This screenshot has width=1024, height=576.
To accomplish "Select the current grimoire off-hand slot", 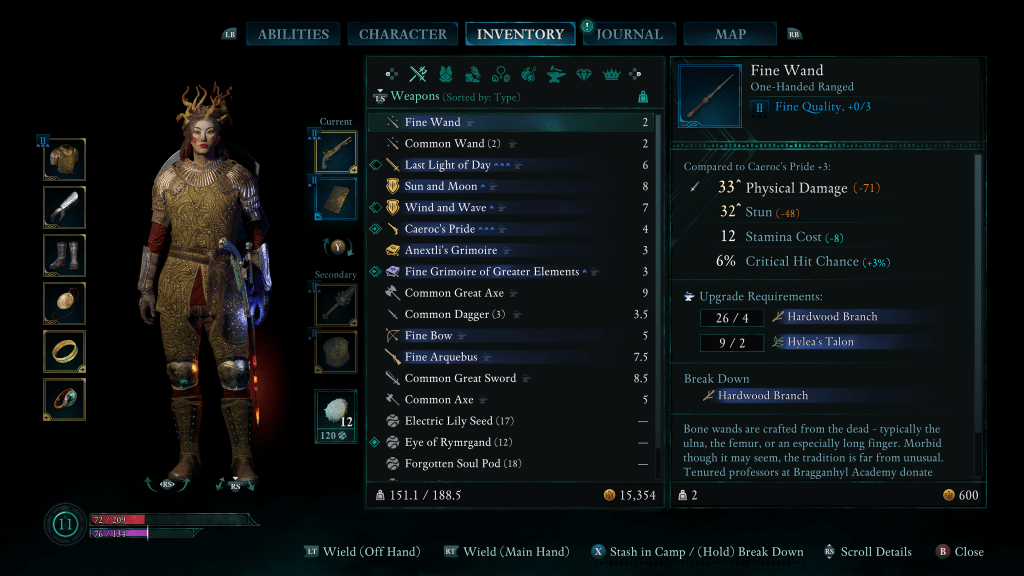I will [x=336, y=197].
